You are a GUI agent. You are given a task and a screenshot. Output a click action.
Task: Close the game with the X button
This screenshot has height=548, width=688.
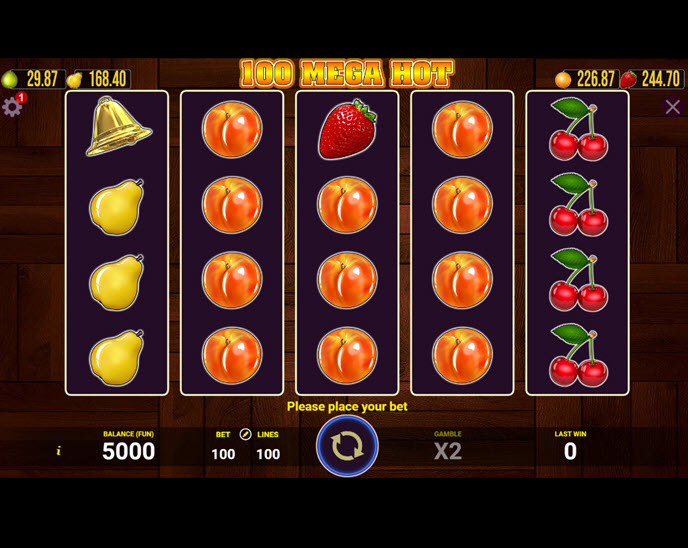[x=672, y=107]
